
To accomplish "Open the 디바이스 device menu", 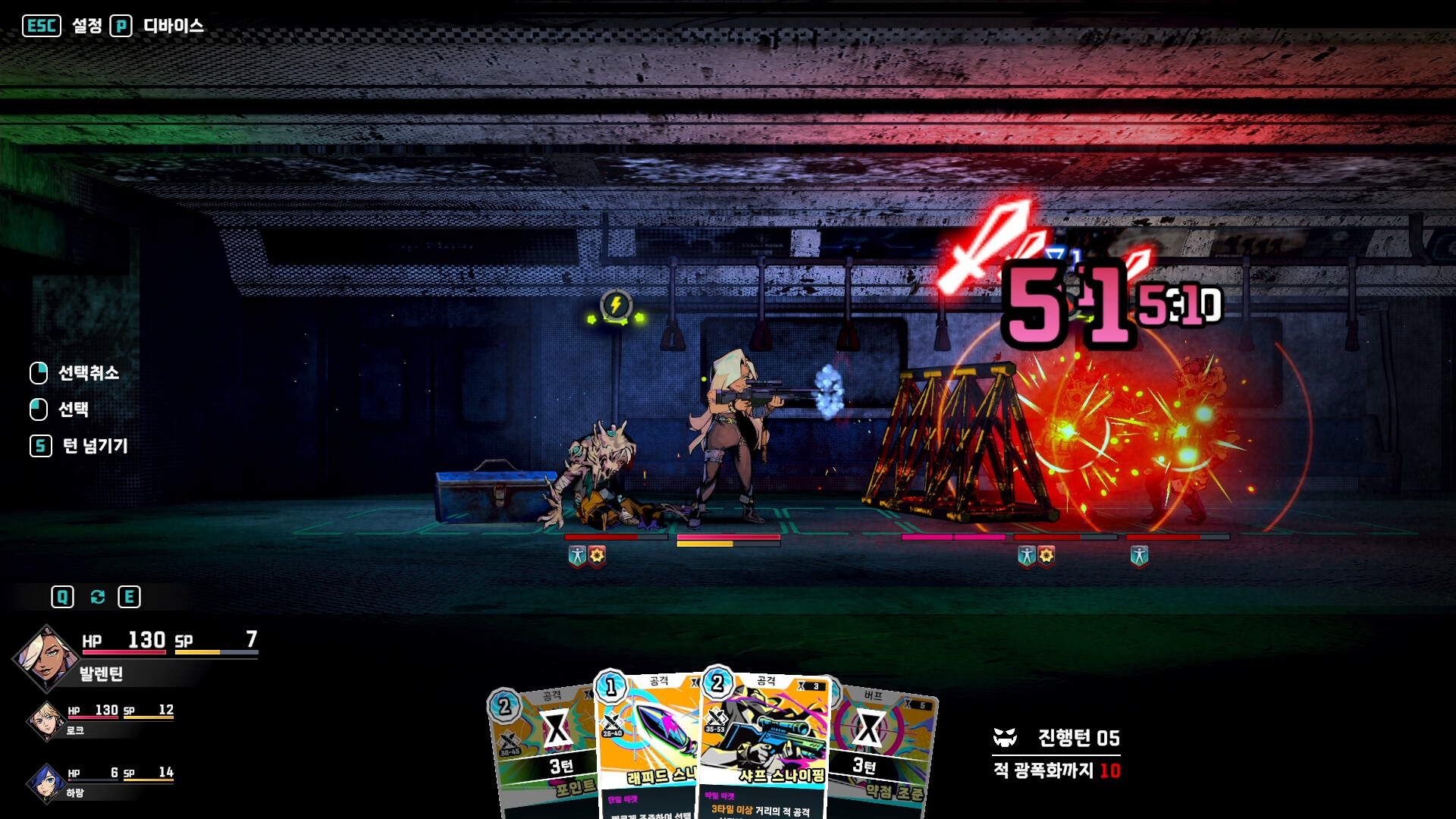I will point(172,25).
